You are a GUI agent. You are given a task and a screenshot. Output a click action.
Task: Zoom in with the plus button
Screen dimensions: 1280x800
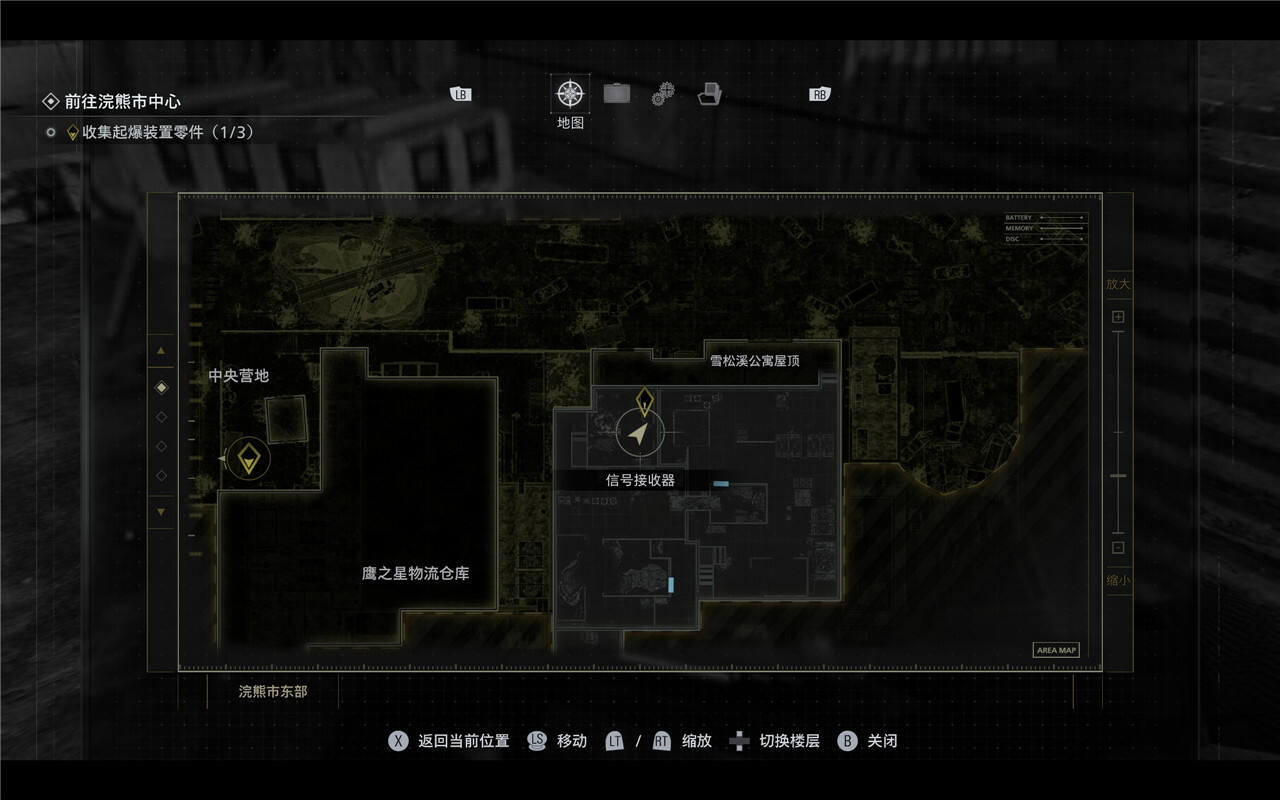(x=1118, y=317)
